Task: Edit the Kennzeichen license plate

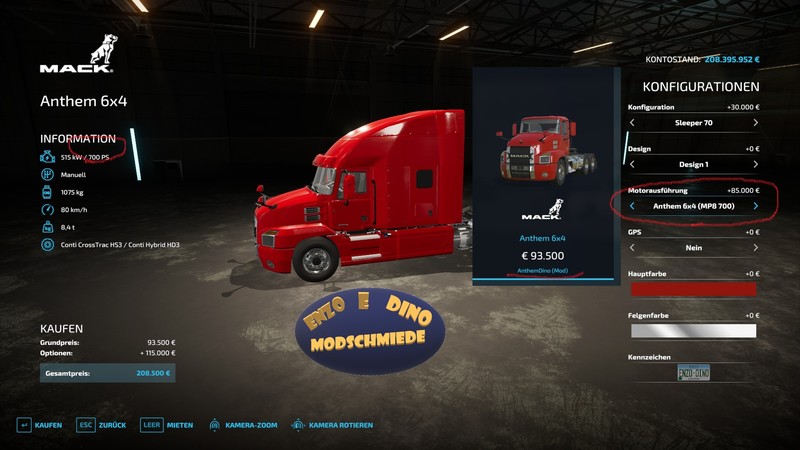Action: [693, 372]
